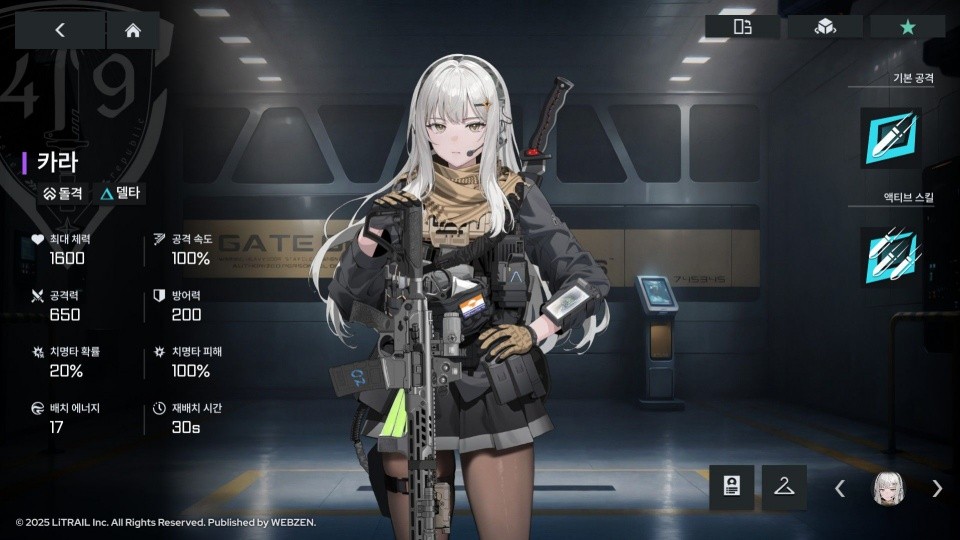Tap the 돌격 class tag

pyautogui.click(x=63, y=194)
